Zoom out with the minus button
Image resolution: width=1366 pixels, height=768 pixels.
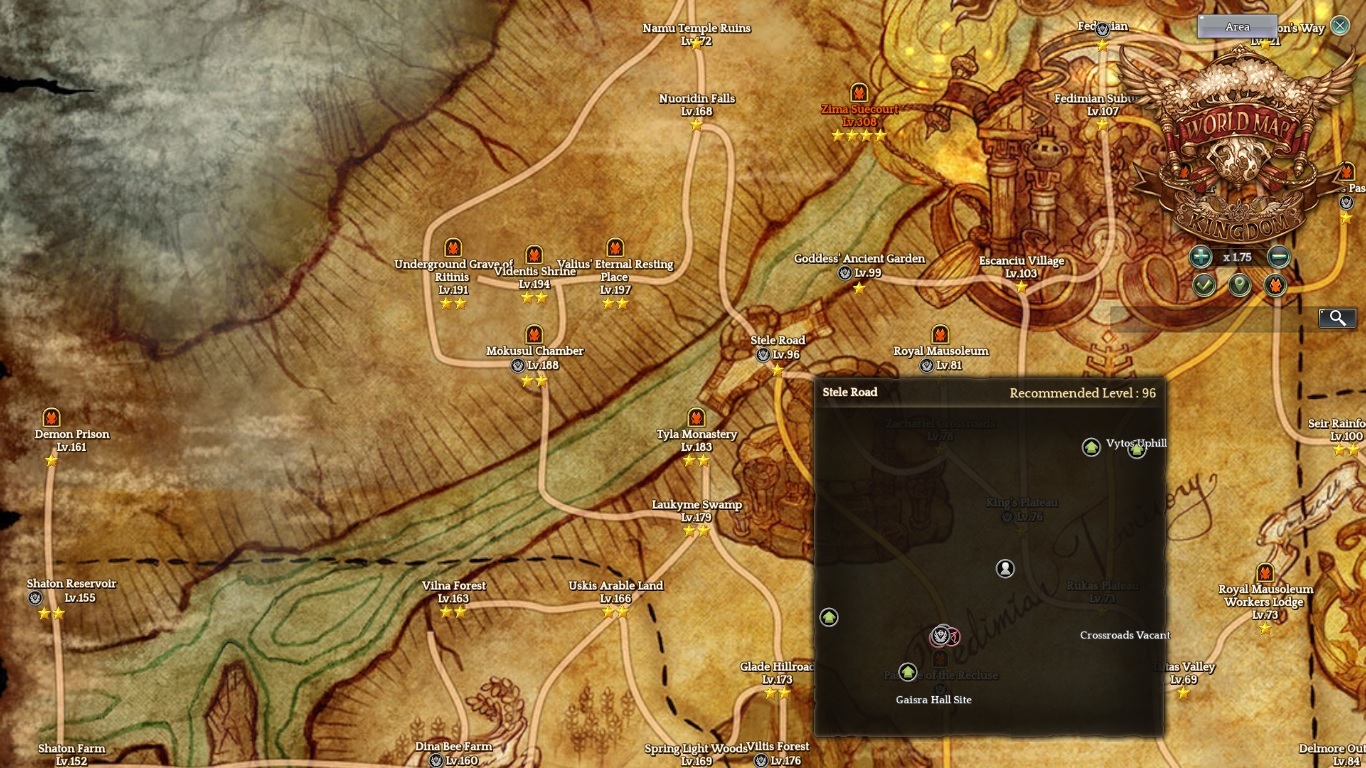1278,257
